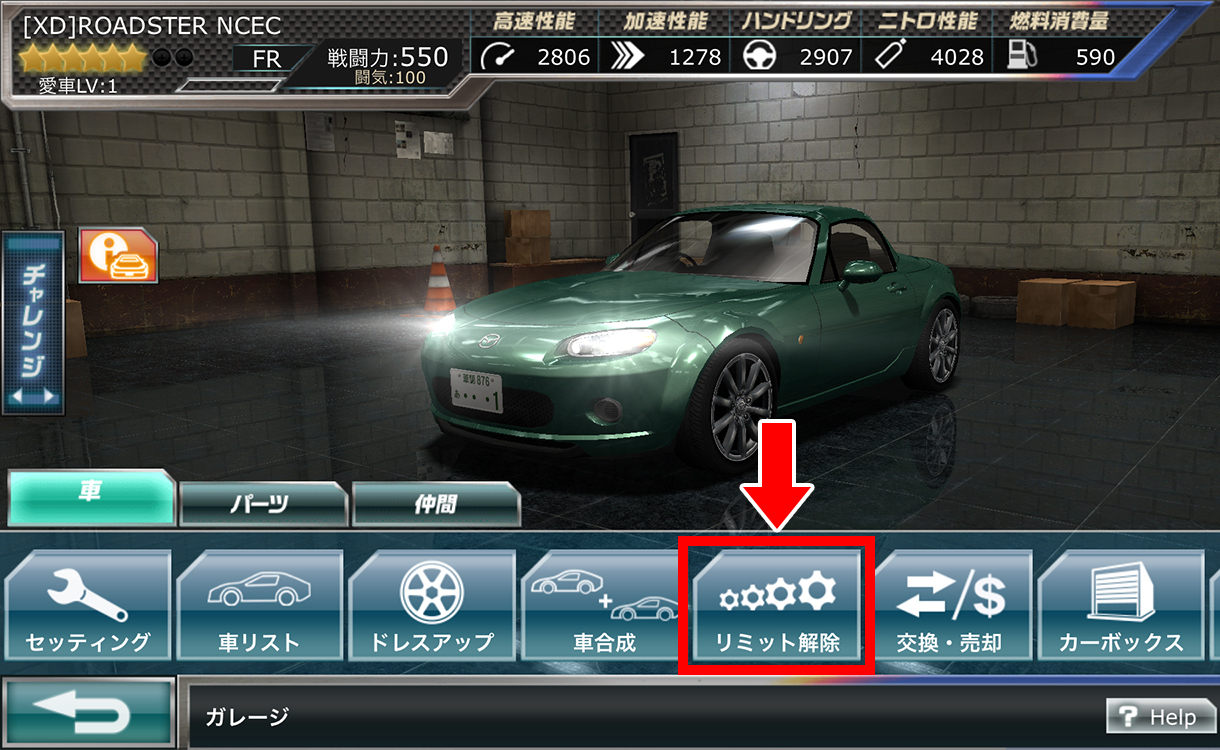Choose the 車合成 car fusion option

(x=604, y=607)
